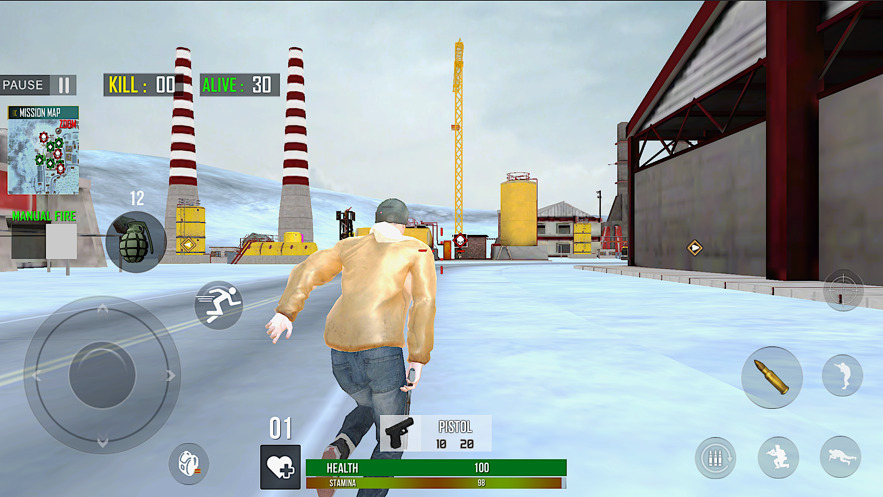883x497 pixels.
Task: Open the backpack inventory
Action: [x=188, y=463]
